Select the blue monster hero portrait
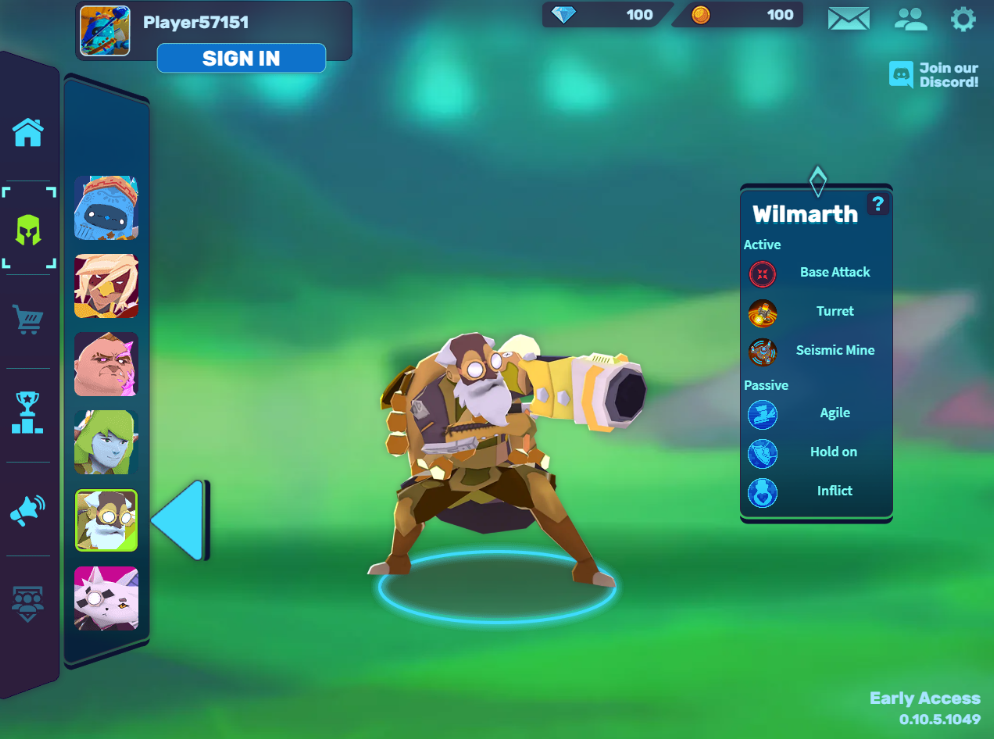 [106, 208]
